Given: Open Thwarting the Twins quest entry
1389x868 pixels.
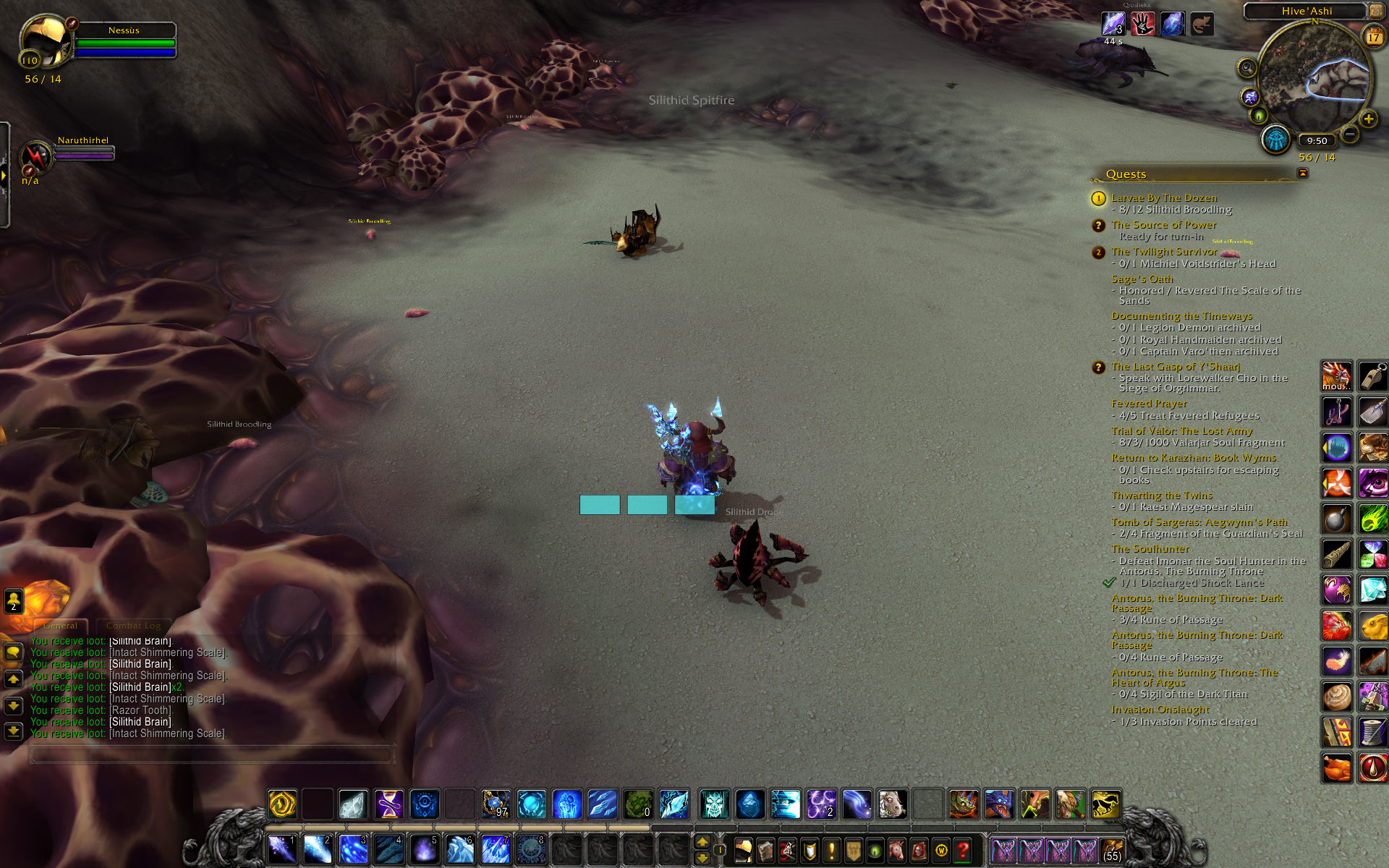Looking at the screenshot, I should click(x=1161, y=495).
